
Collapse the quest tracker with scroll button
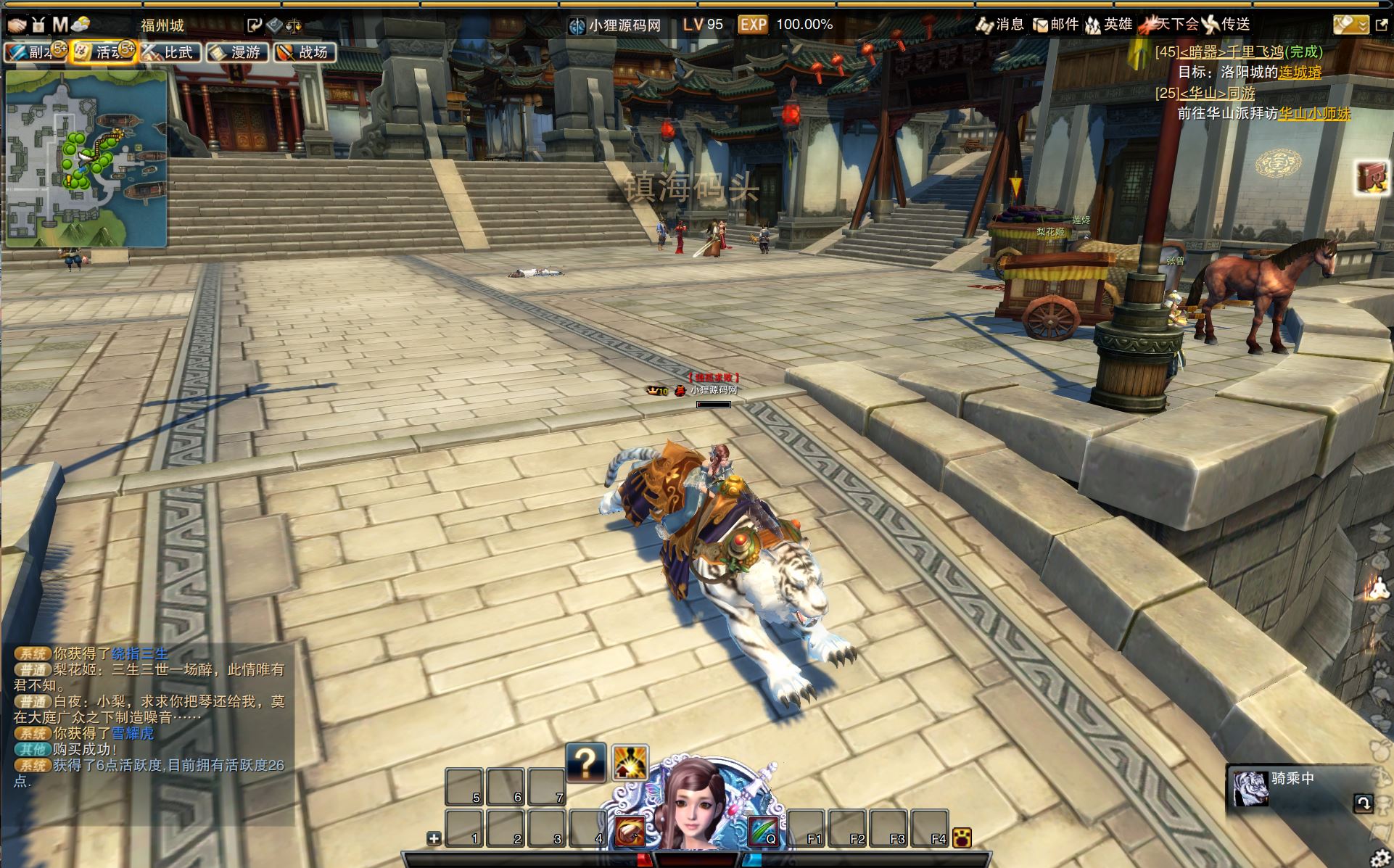point(1350,25)
